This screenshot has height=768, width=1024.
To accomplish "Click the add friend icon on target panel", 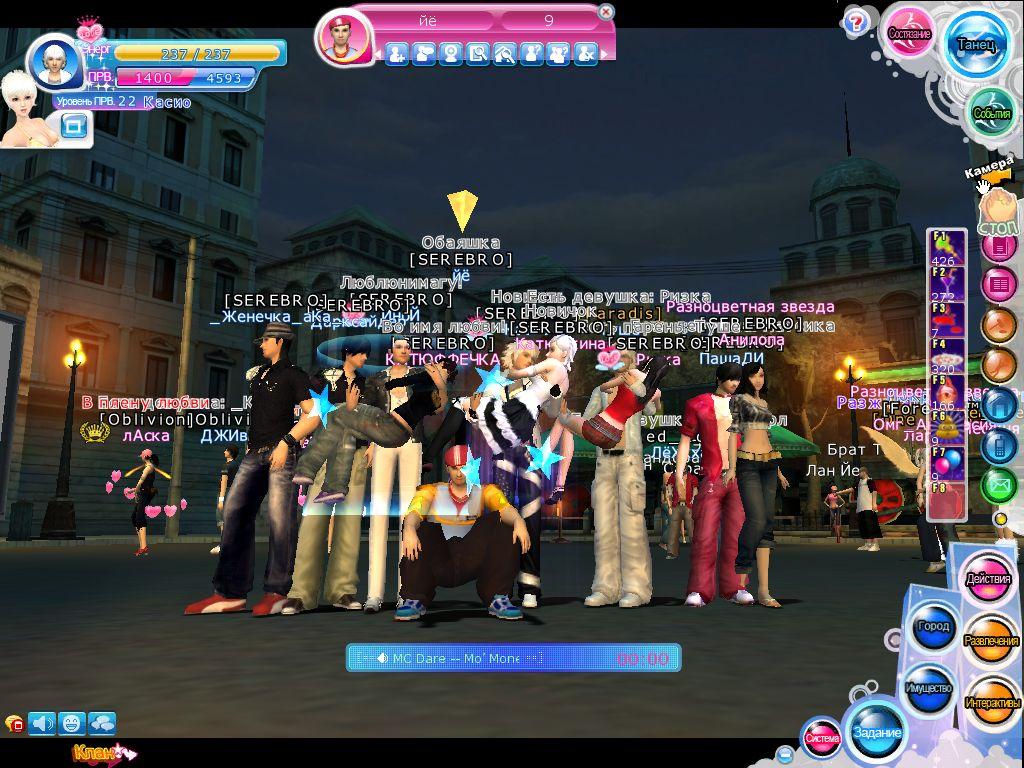I will point(397,54).
